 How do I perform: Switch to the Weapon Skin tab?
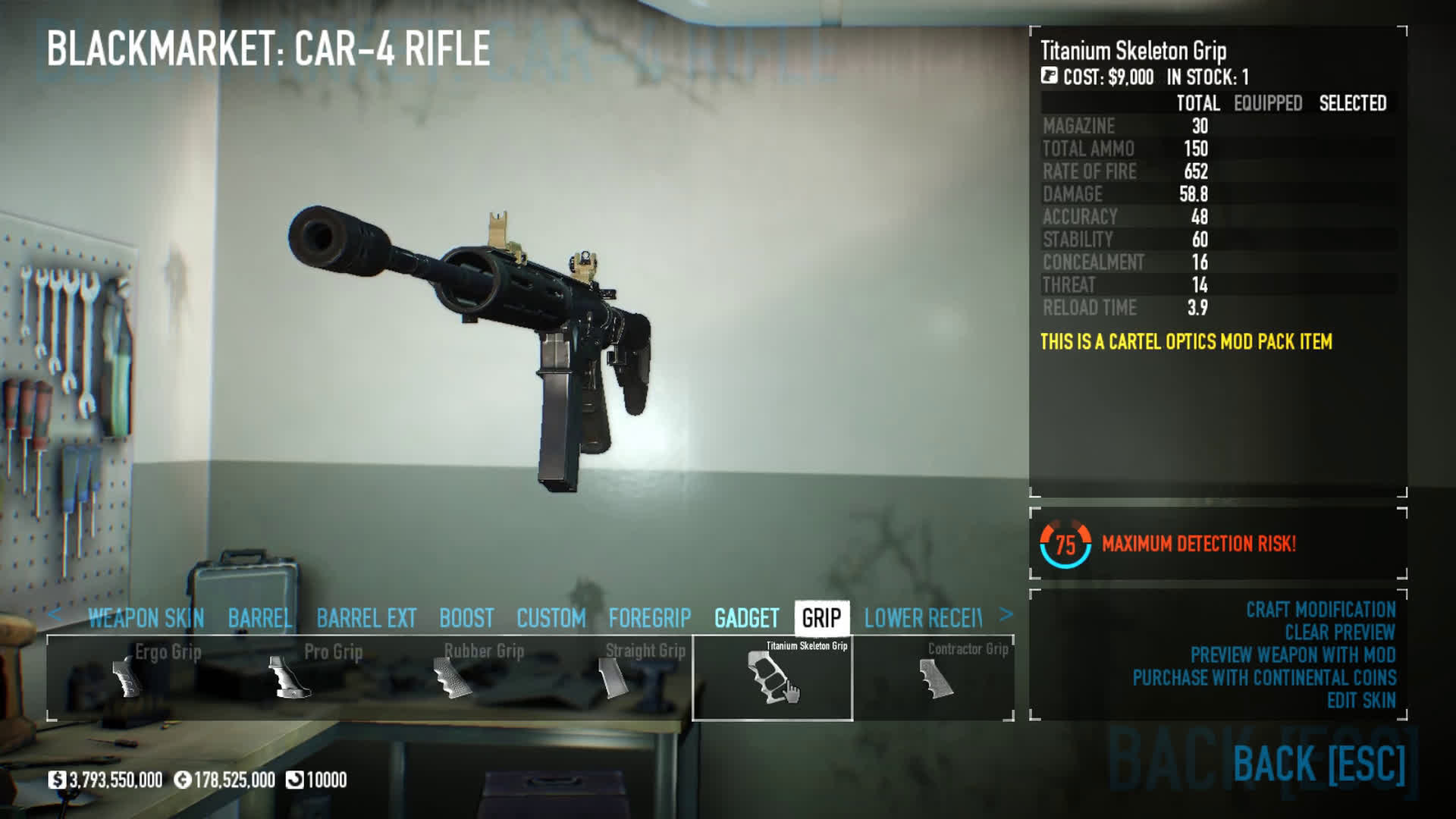click(146, 618)
